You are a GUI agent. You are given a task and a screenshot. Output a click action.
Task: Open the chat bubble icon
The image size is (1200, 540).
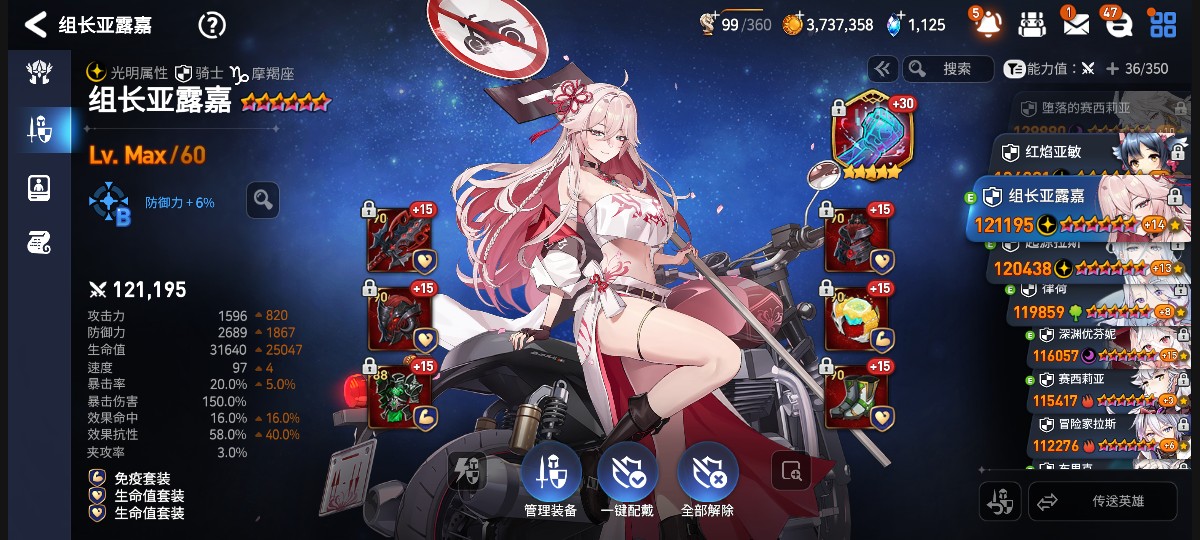(x=1118, y=24)
